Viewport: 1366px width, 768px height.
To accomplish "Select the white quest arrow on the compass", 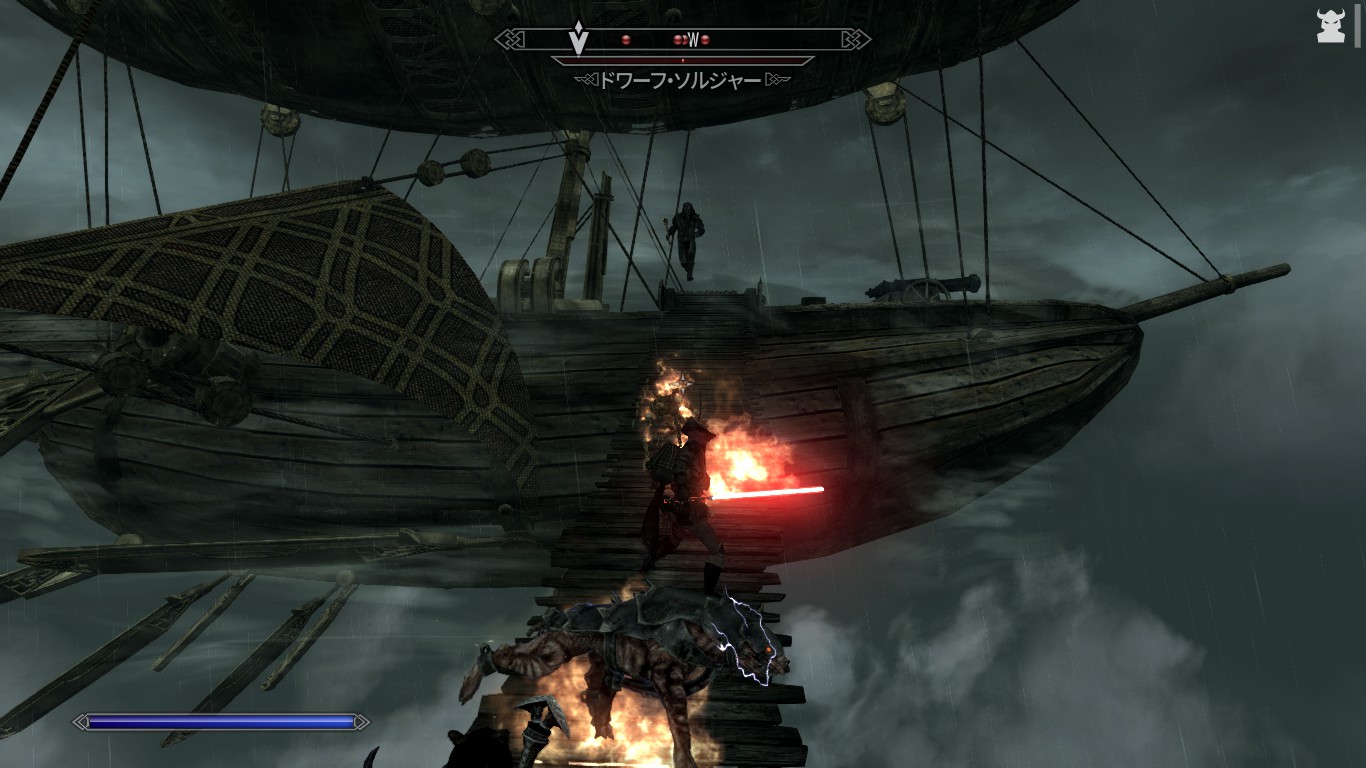I will click(x=577, y=41).
